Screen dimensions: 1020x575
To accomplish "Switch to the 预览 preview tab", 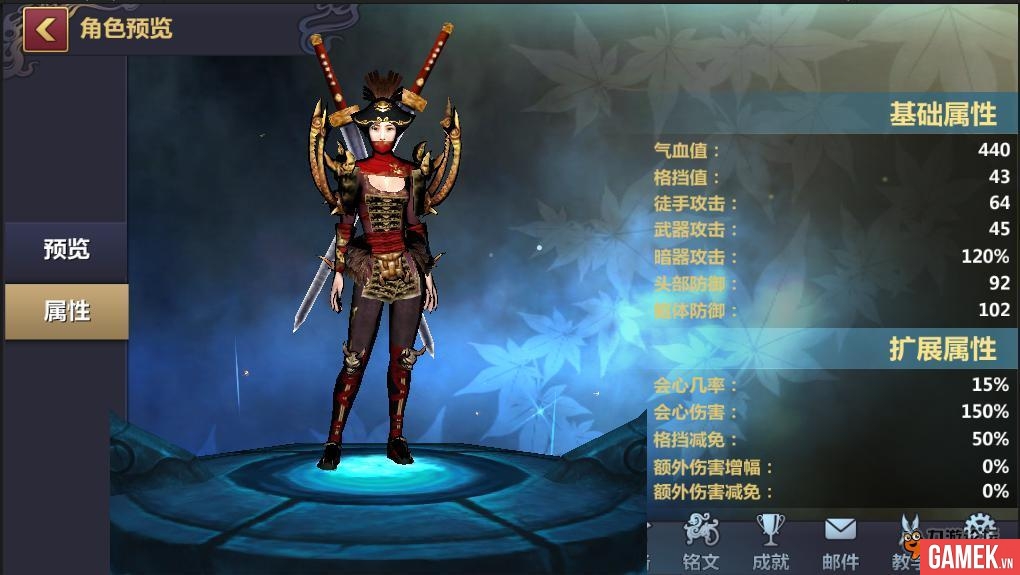I will point(66,250).
